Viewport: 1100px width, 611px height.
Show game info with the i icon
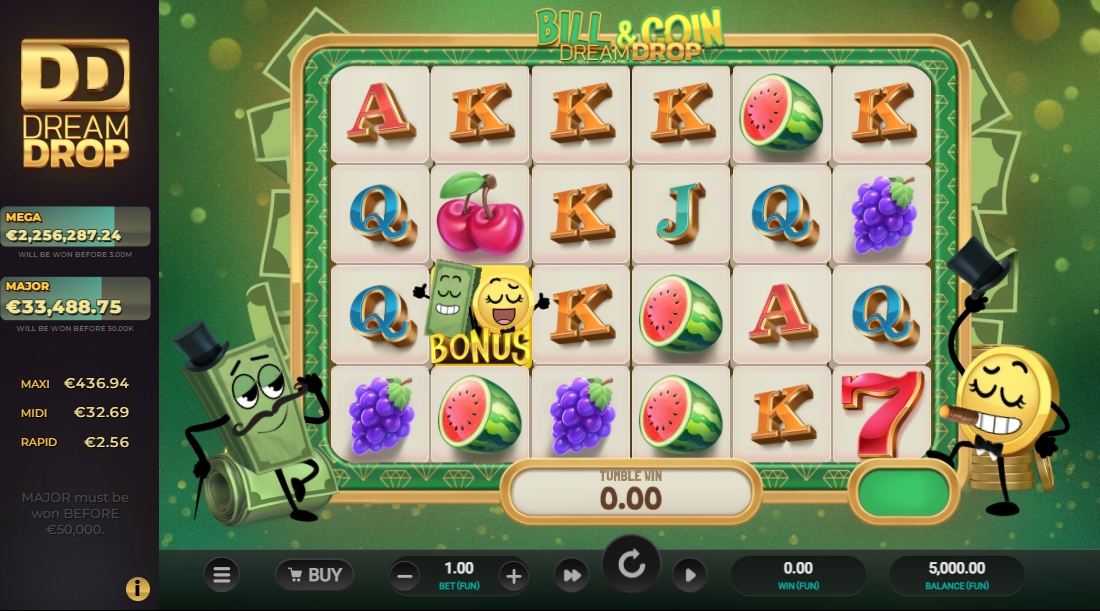coord(138,589)
